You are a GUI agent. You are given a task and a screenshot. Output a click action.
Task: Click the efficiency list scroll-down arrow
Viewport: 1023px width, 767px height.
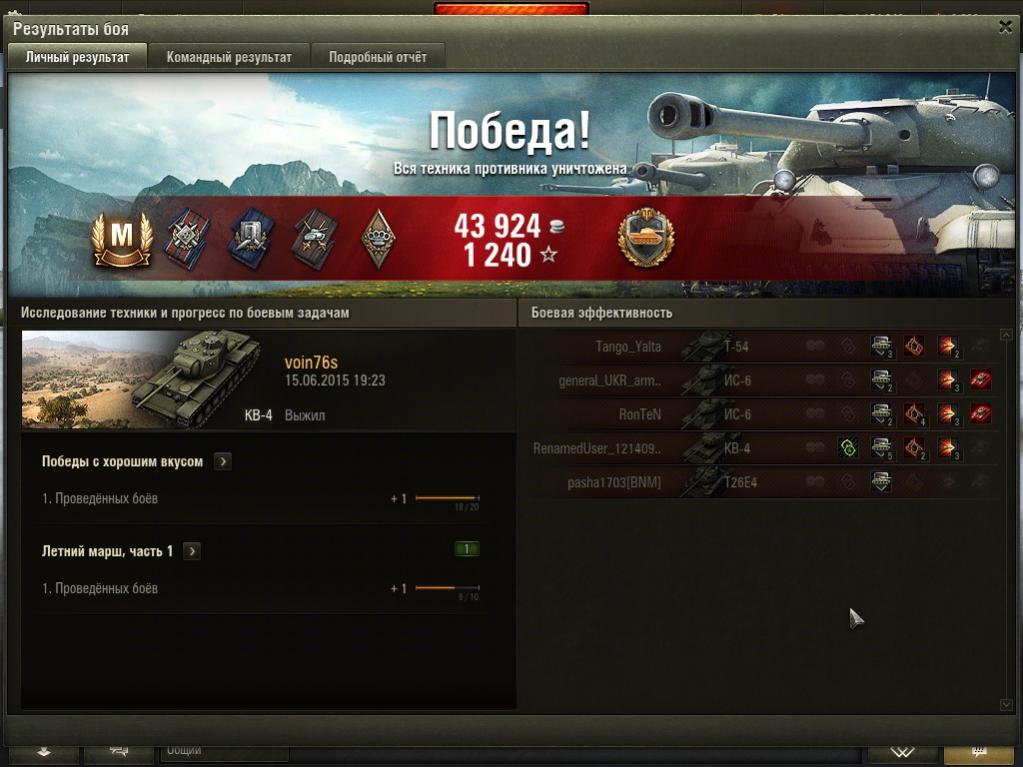1006,705
